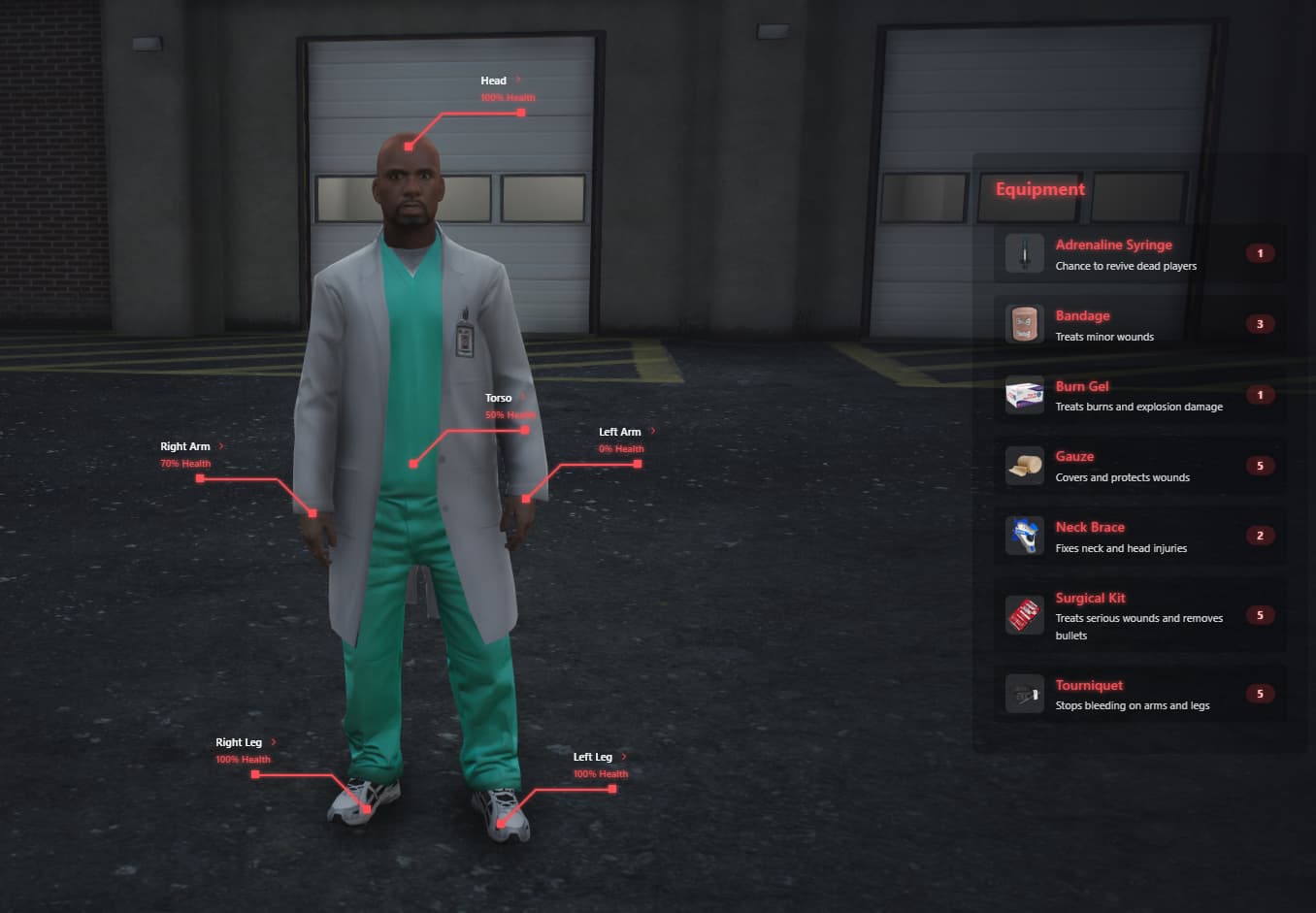Click the Bandage item icon

[1025, 323]
